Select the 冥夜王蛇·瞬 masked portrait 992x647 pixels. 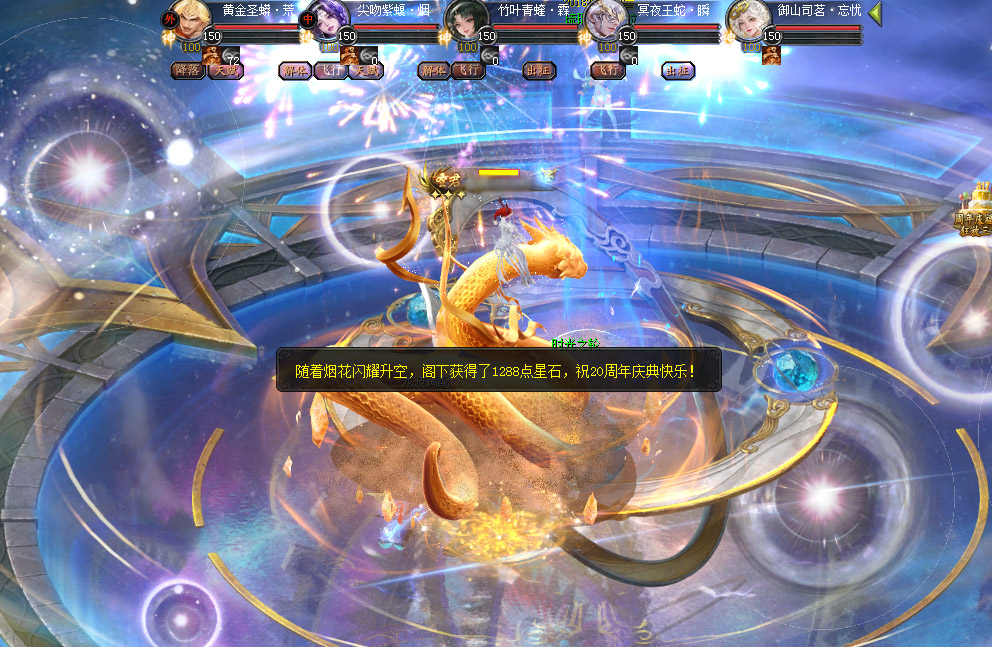[606, 20]
